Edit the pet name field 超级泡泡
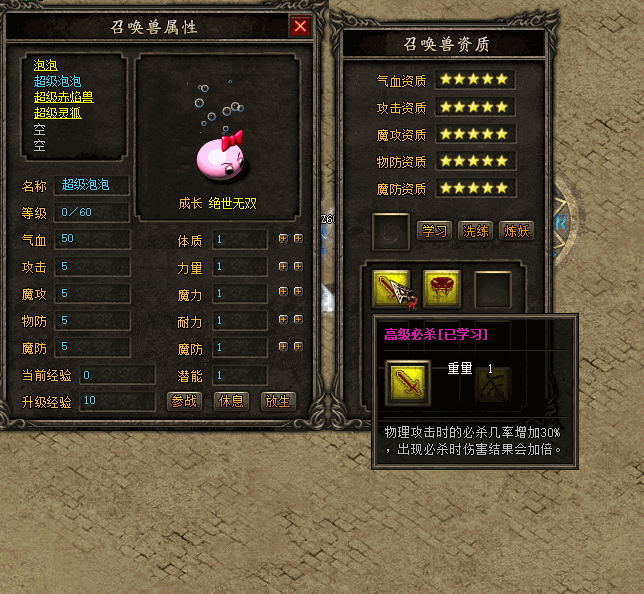 [x=93, y=185]
